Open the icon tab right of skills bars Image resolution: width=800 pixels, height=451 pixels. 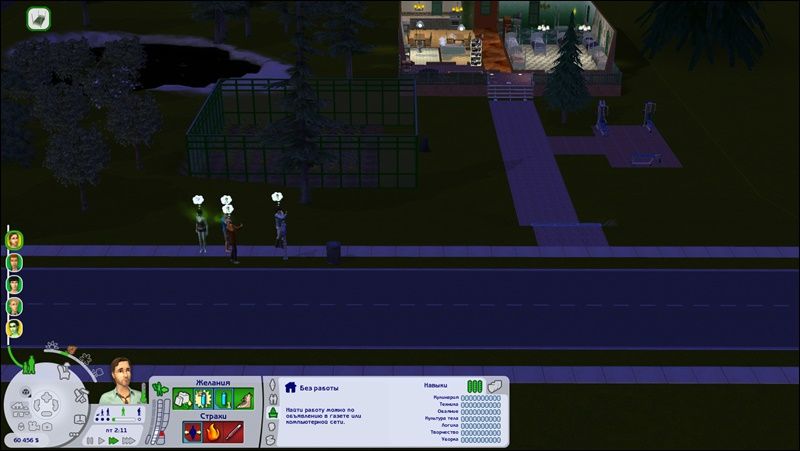click(x=494, y=386)
